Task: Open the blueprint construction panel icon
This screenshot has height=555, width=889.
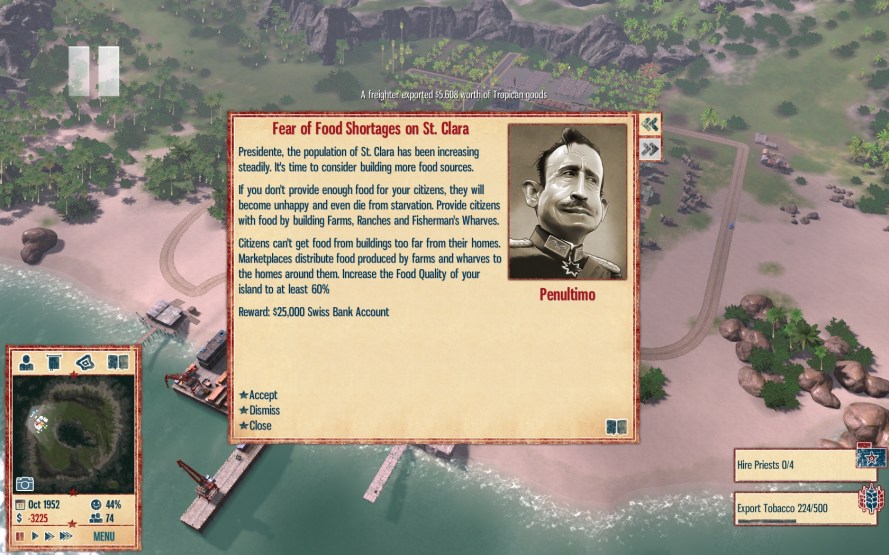Action: coord(86,361)
